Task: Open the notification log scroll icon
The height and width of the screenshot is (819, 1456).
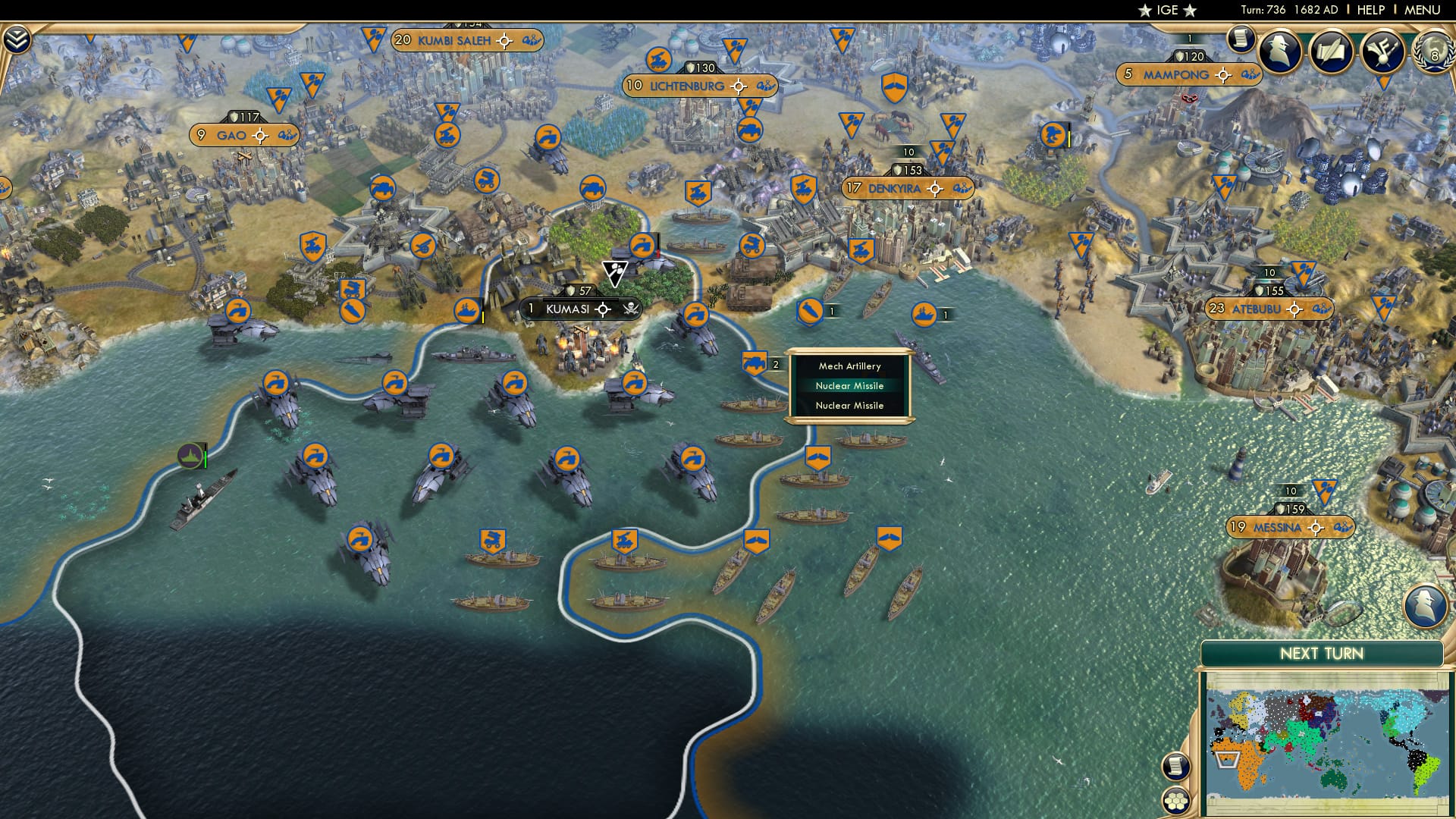Action: [1241, 39]
